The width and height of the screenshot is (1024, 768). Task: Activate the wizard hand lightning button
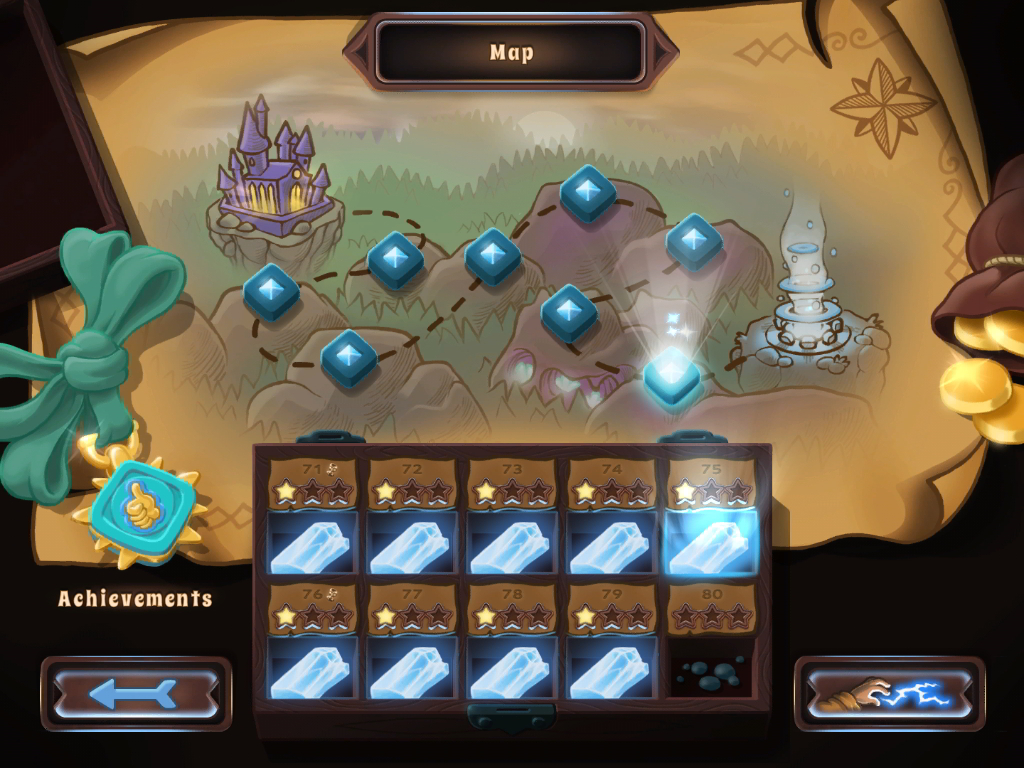click(889, 694)
